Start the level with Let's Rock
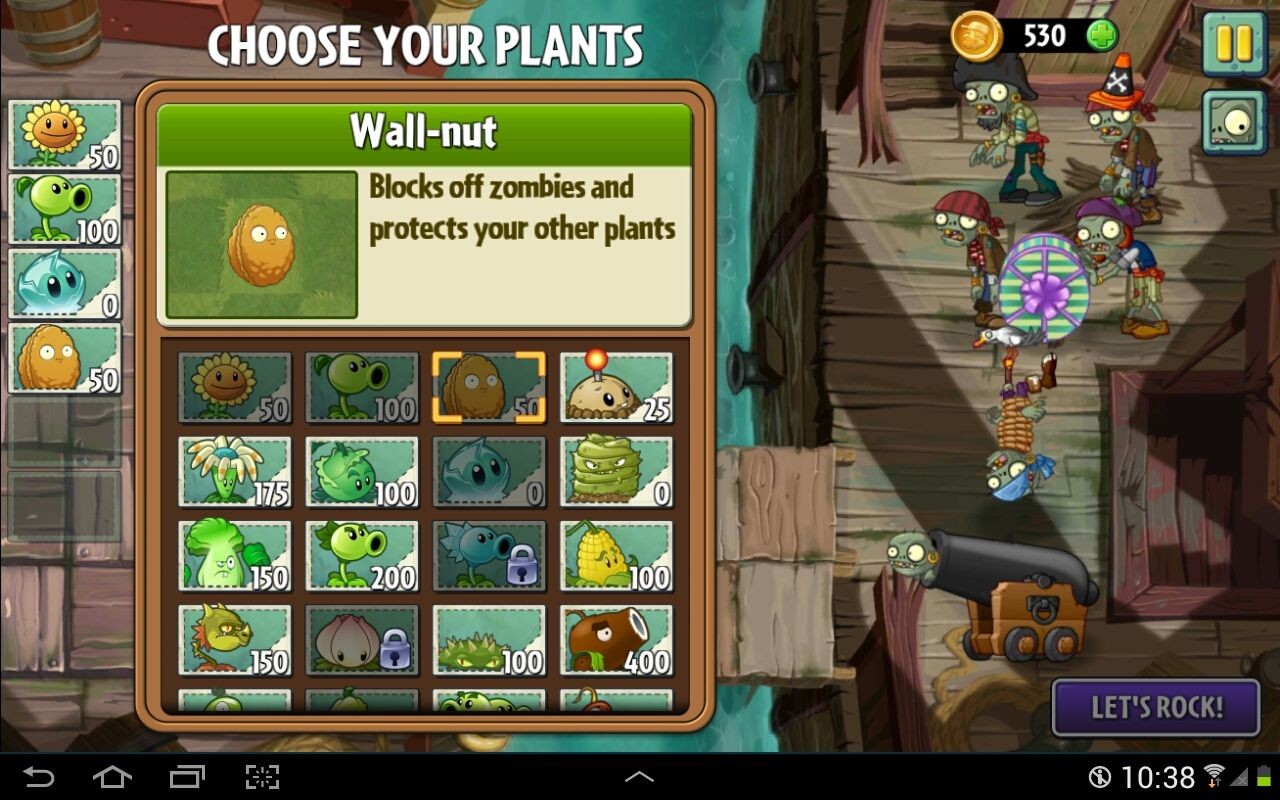The width and height of the screenshot is (1280, 800). (x=1156, y=708)
